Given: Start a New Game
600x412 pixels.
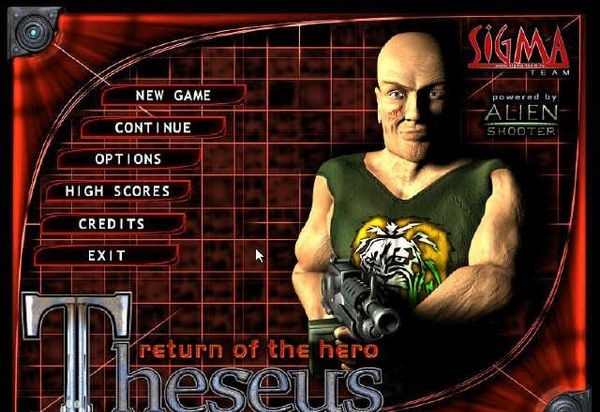Looking at the screenshot, I should point(171,95).
